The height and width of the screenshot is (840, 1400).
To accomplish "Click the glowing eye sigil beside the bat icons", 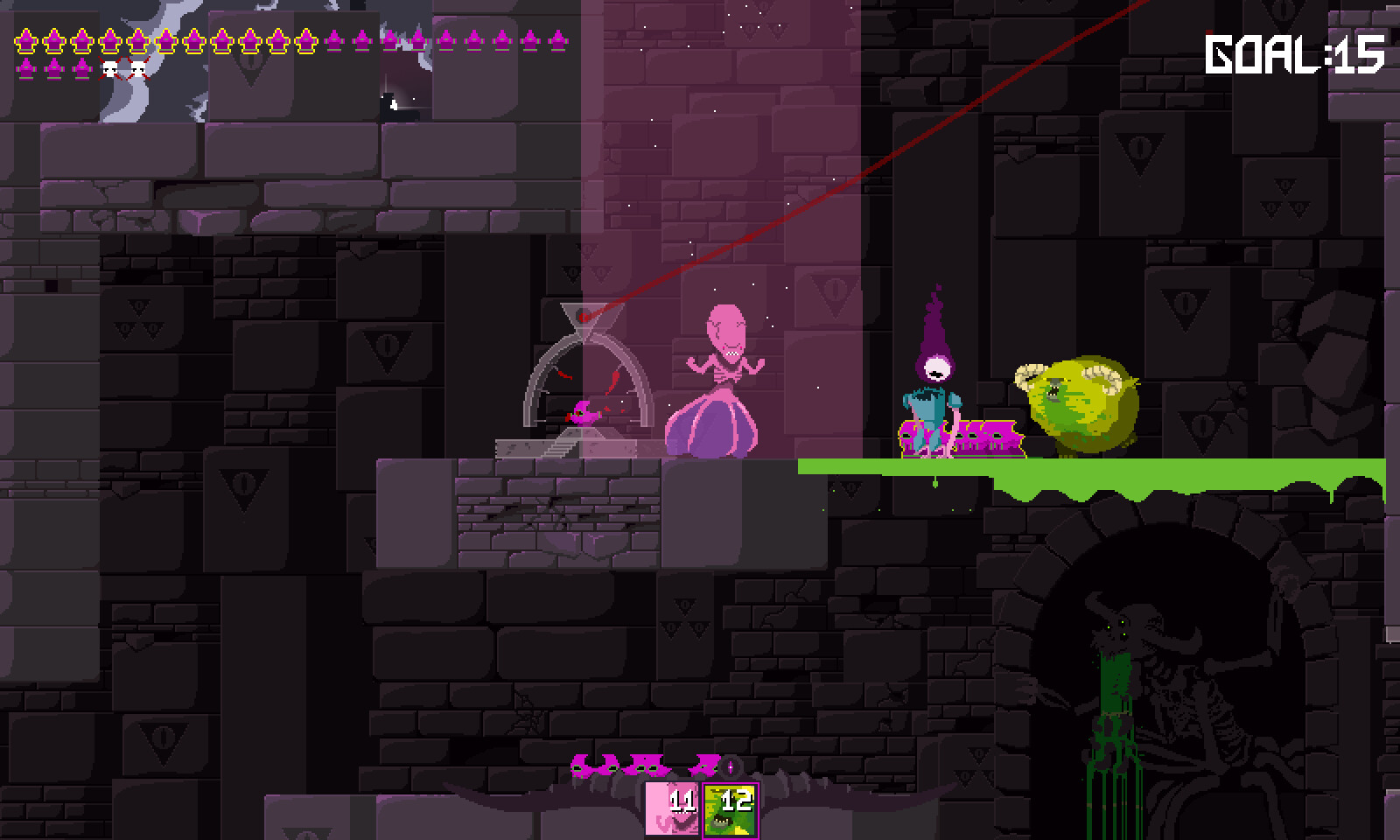I will click(x=729, y=766).
